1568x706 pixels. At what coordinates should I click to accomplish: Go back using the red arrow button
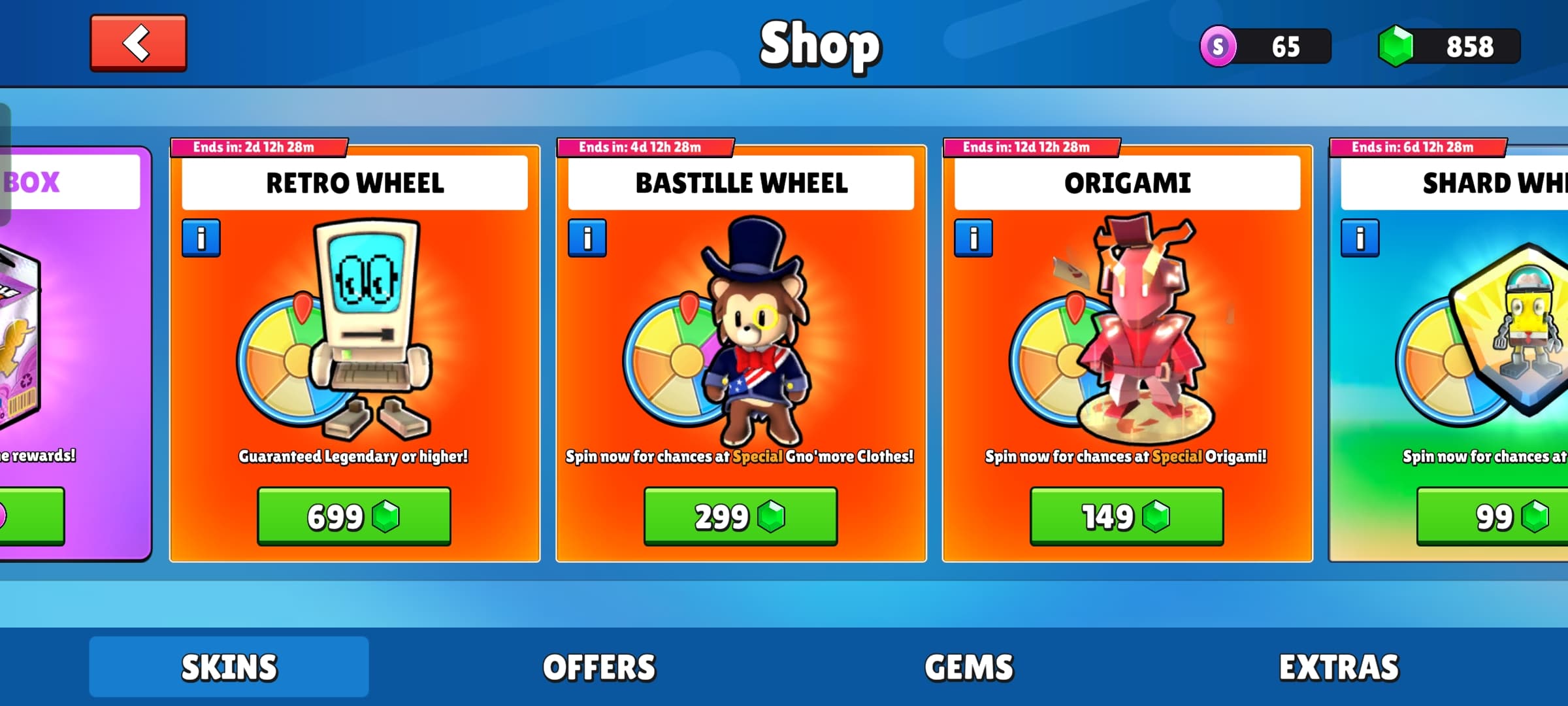pos(139,43)
